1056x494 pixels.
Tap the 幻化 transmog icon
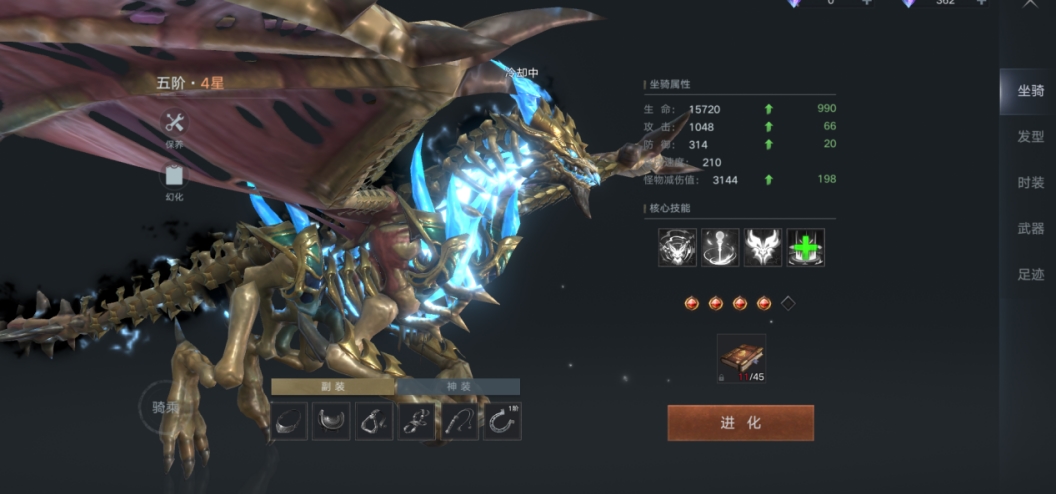click(x=175, y=177)
